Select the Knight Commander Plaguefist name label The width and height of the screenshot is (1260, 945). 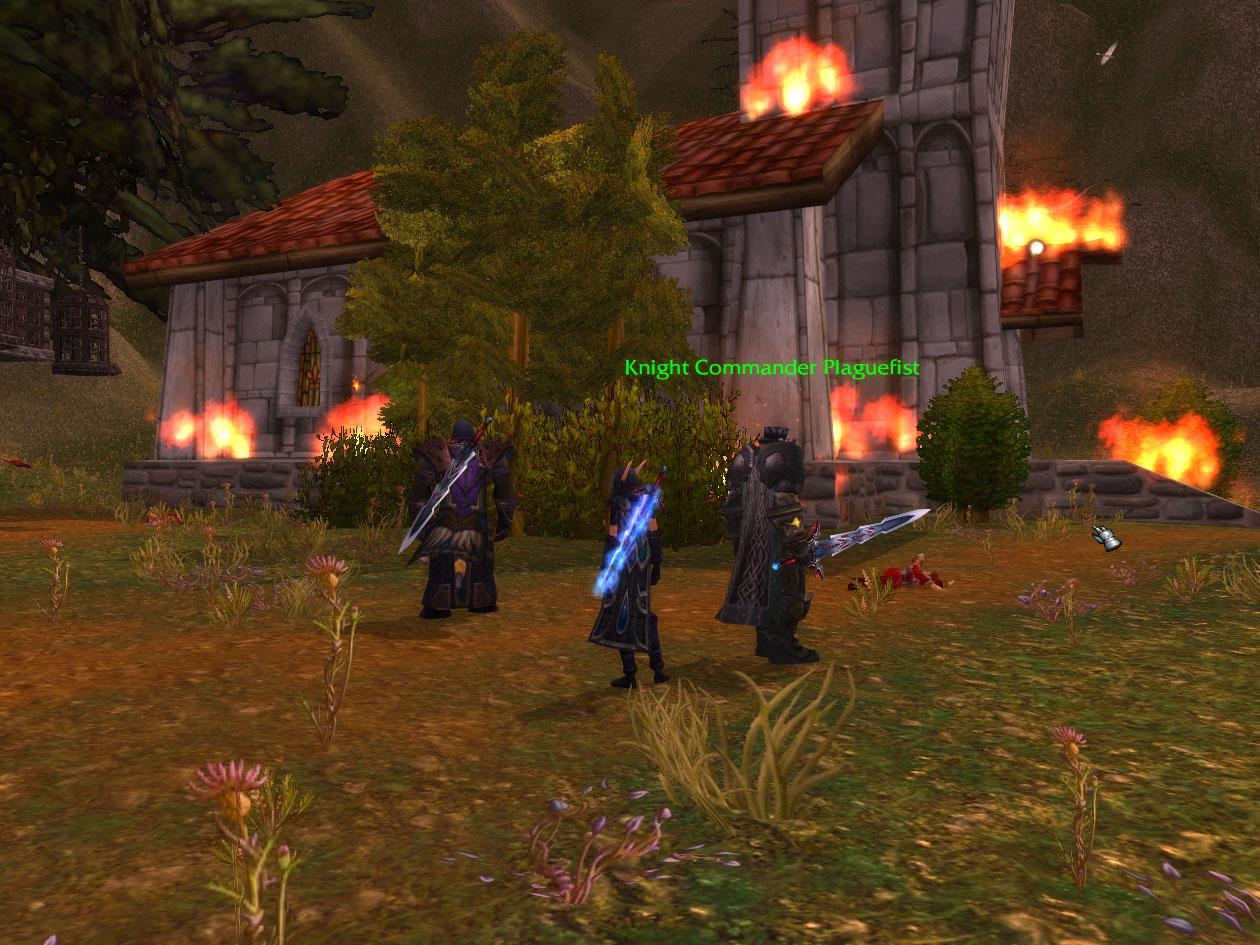[x=771, y=368]
